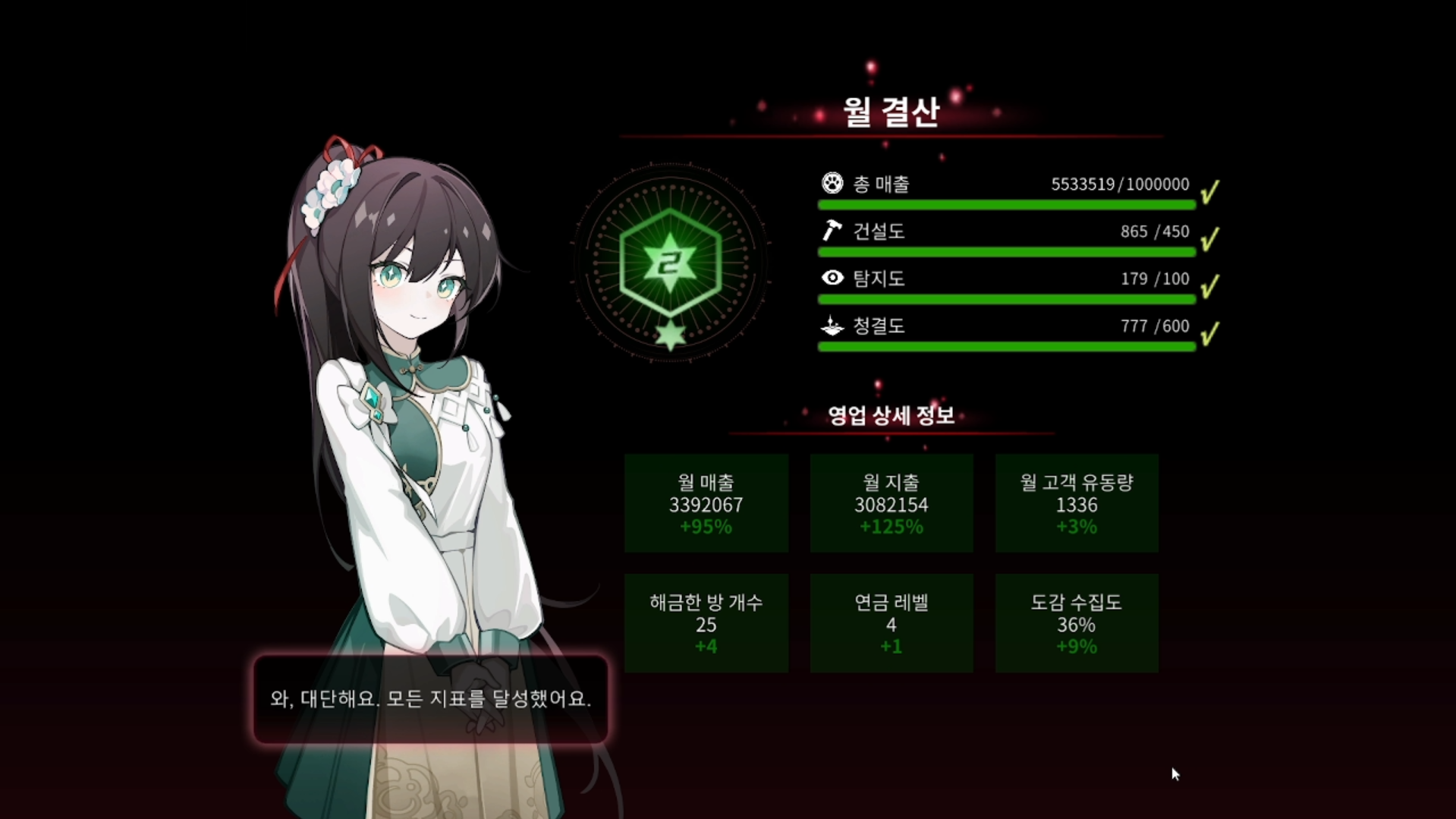The image size is (1456, 819).
Task: Advance the secretary's congratulation dialogue box
Action: [x=430, y=699]
